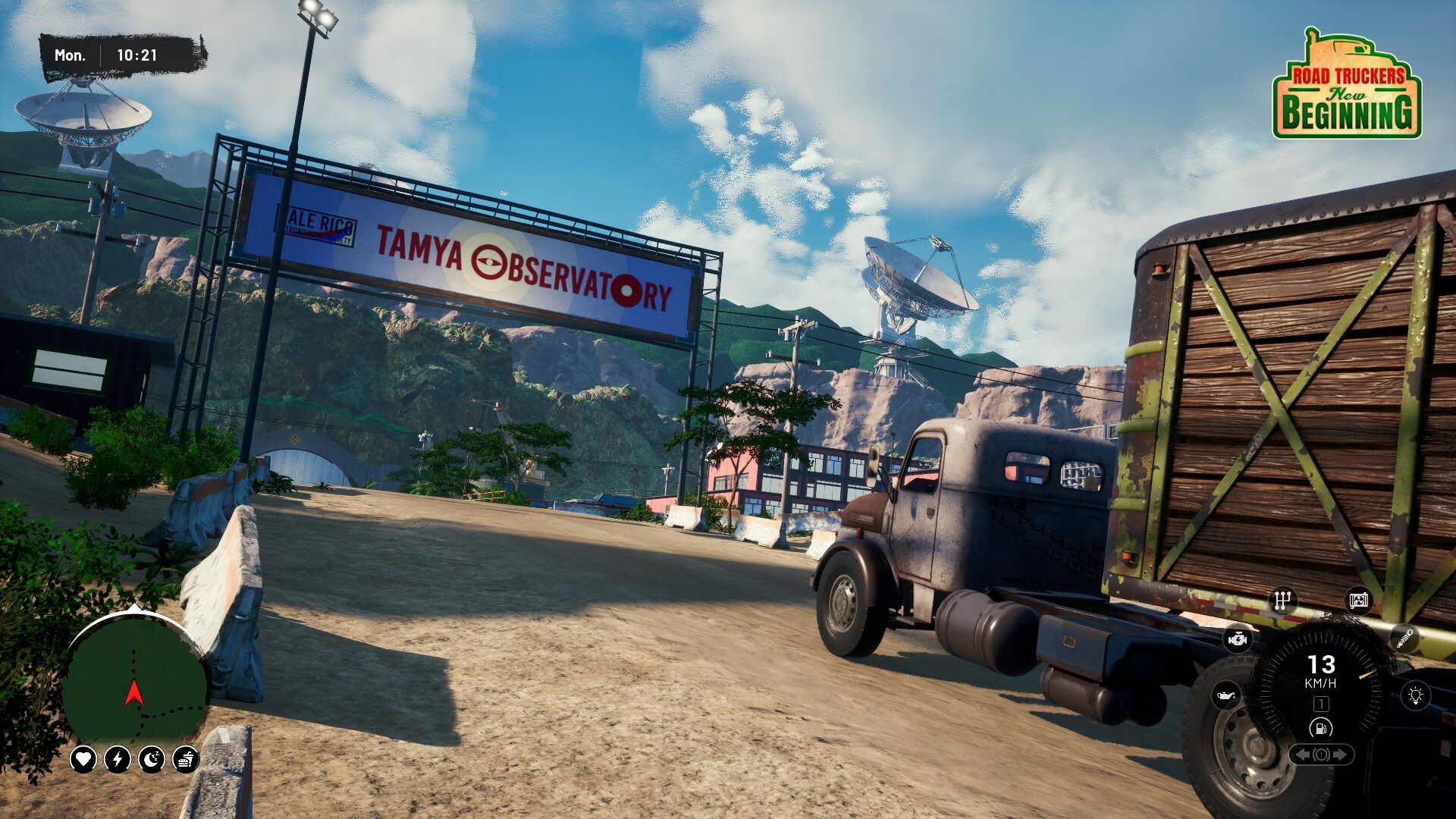The height and width of the screenshot is (819, 1456).
Task: Click the turn signal and brake indicator
Action: click(1321, 755)
